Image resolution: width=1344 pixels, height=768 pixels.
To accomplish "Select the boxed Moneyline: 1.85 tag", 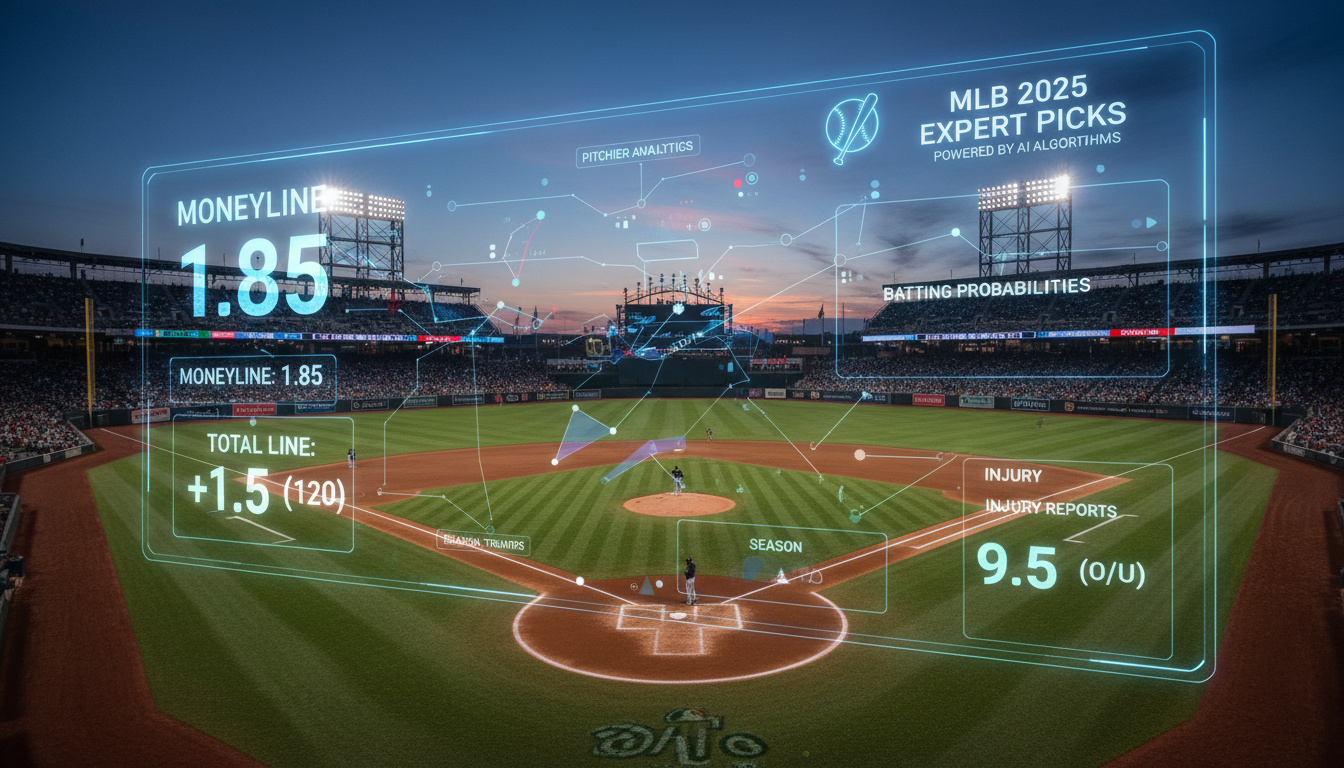I will coord(252,378).
